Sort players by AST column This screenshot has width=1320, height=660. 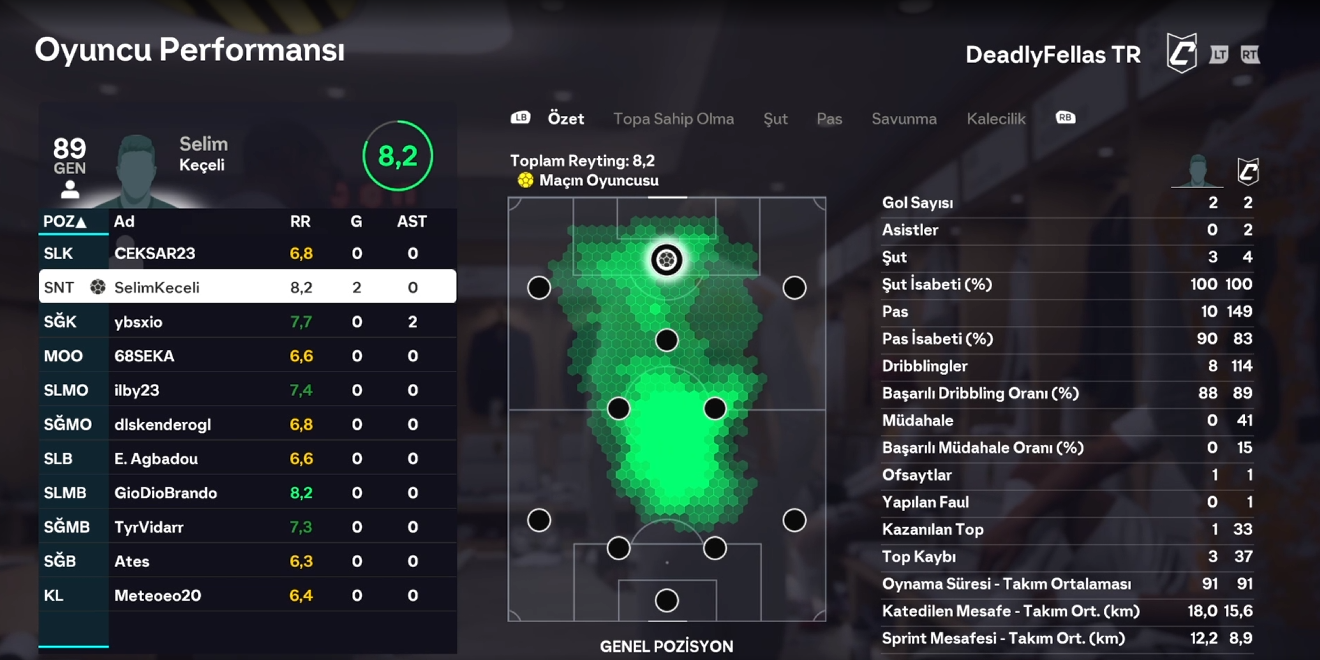pos(411,222)
